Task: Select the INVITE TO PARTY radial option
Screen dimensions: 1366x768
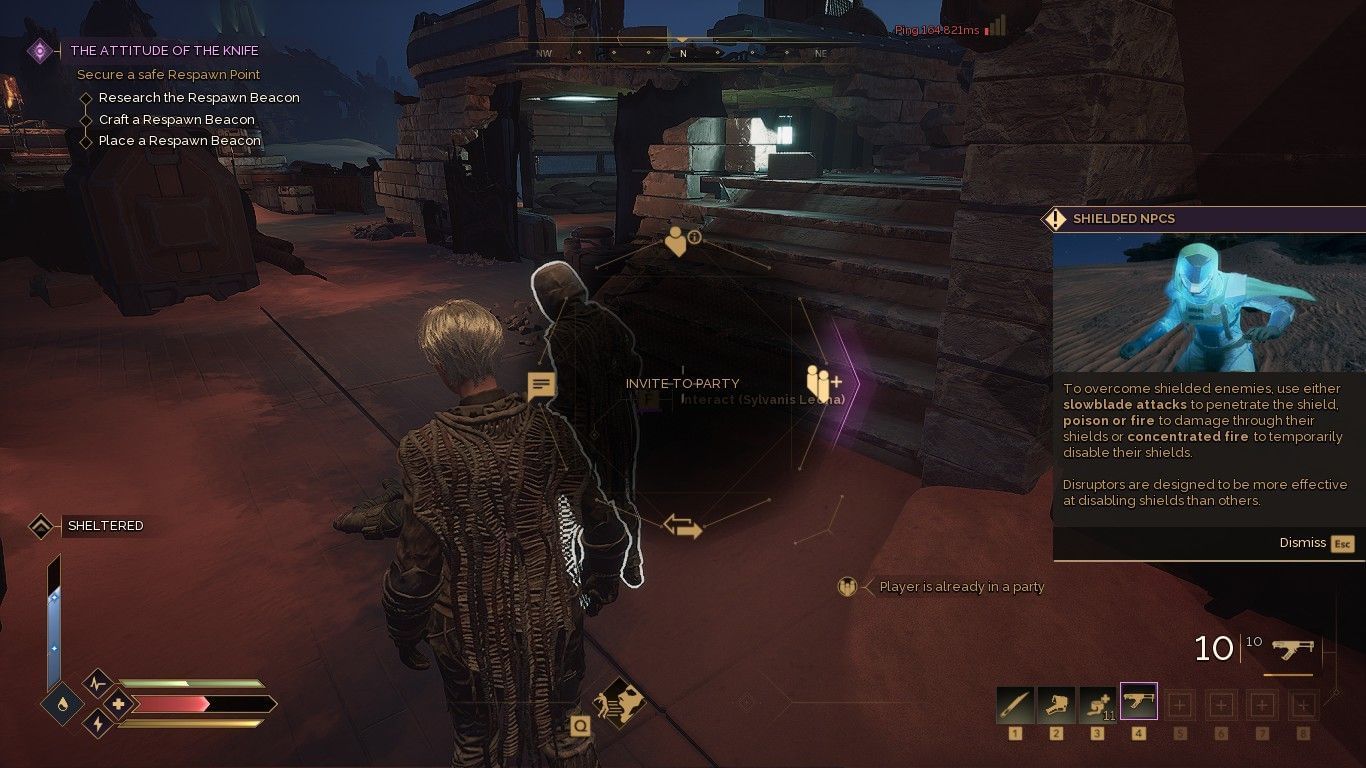Action: [683, 383]
